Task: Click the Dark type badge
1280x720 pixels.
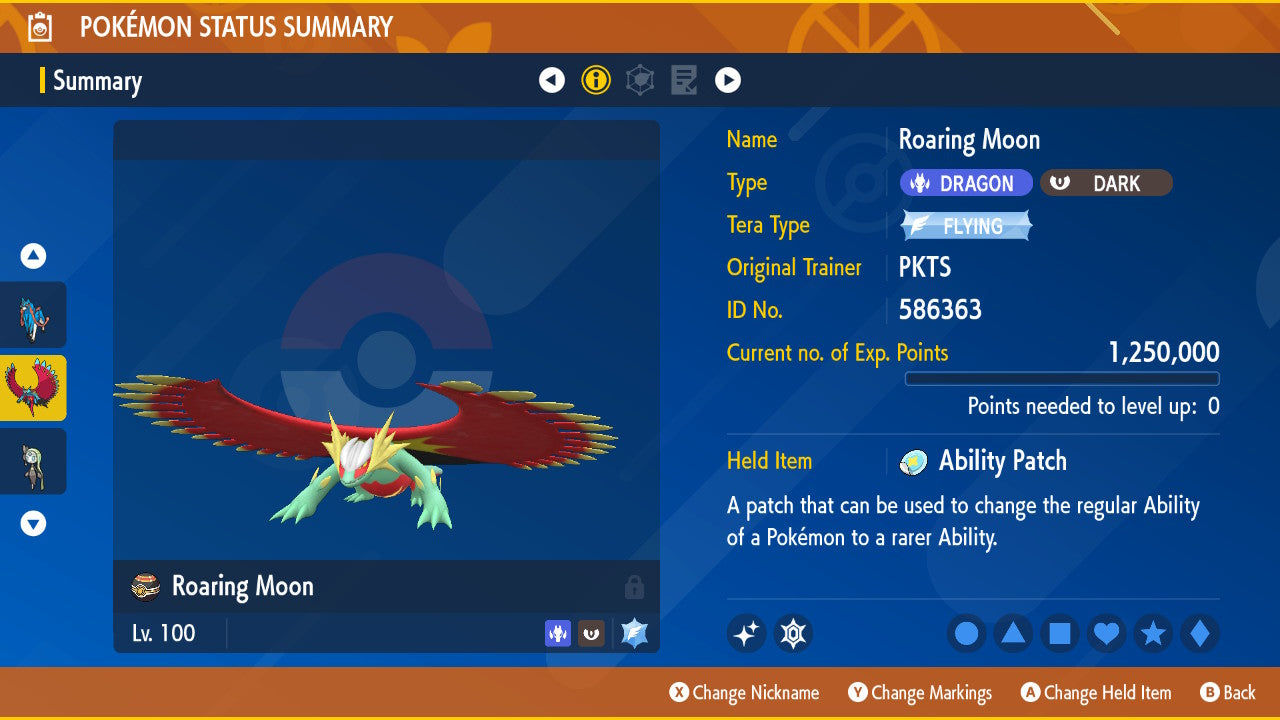Action: click(x=1105, y=182)
